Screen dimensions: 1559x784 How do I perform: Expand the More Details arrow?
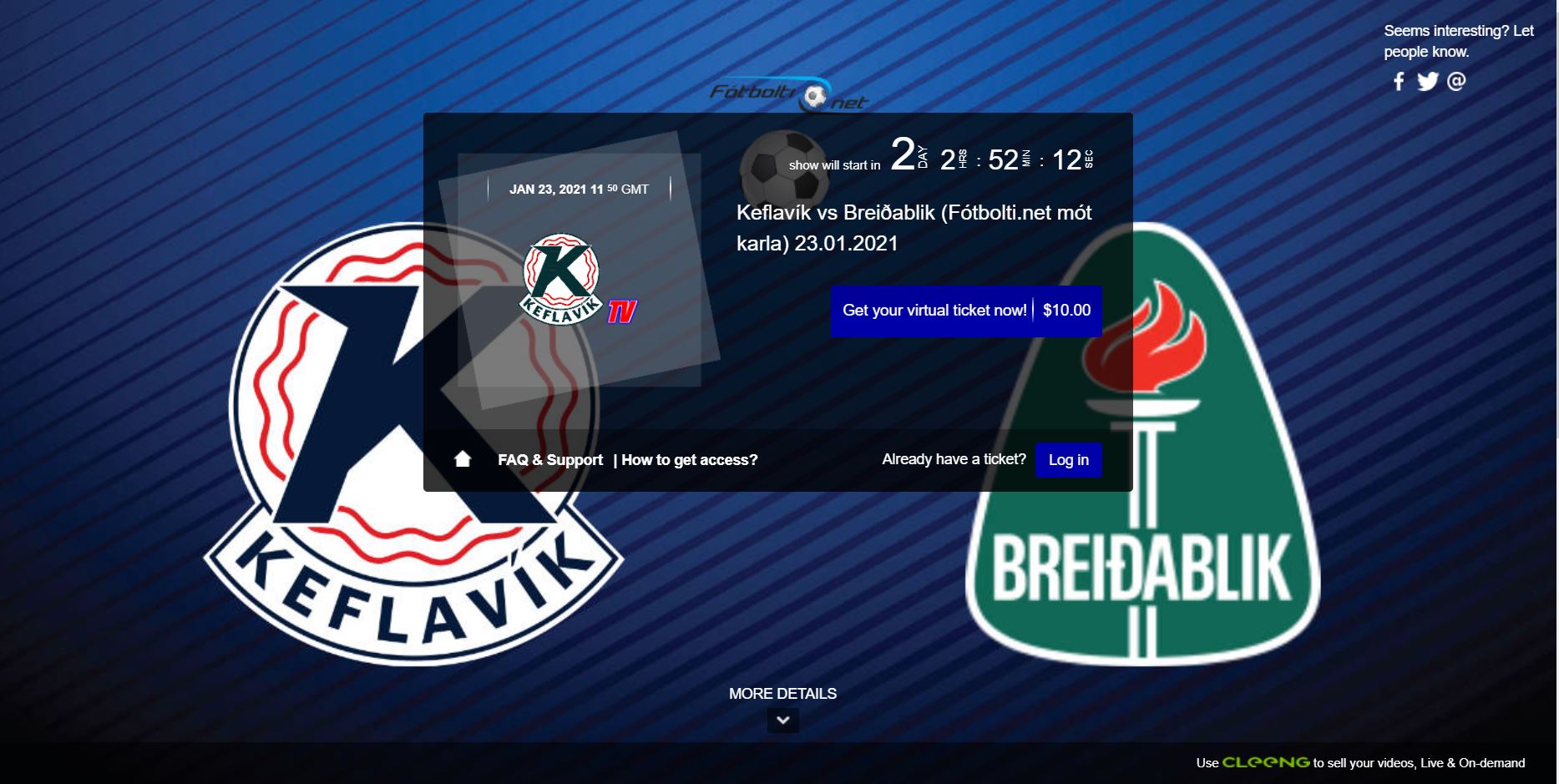click(782, 720)
